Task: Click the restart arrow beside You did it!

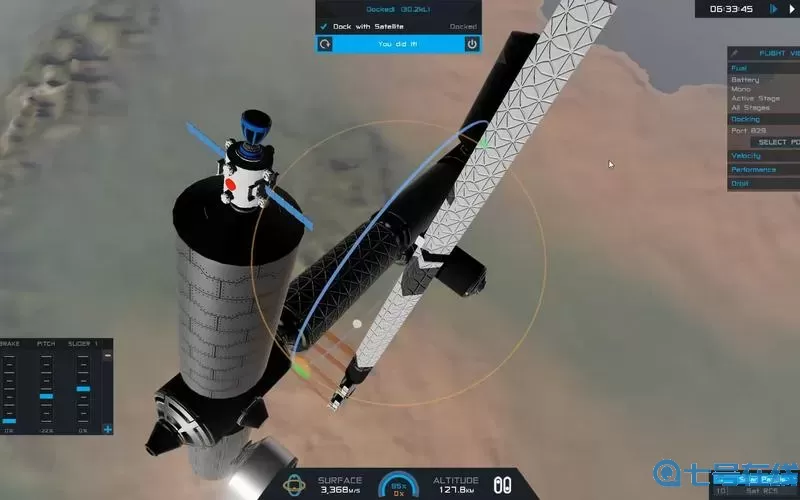Action: point(325,44)
